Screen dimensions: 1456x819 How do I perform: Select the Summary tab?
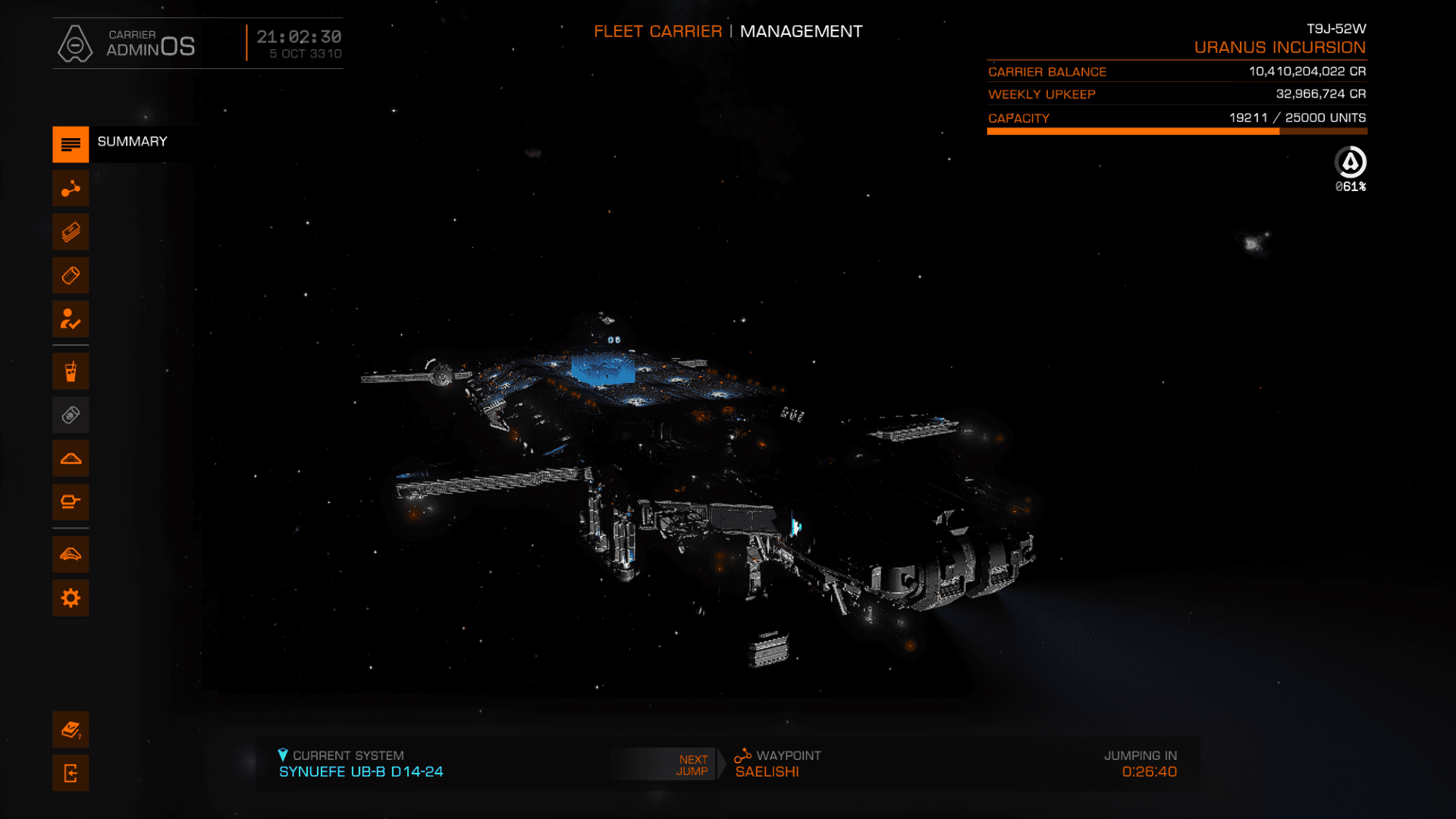pos(71,144)
